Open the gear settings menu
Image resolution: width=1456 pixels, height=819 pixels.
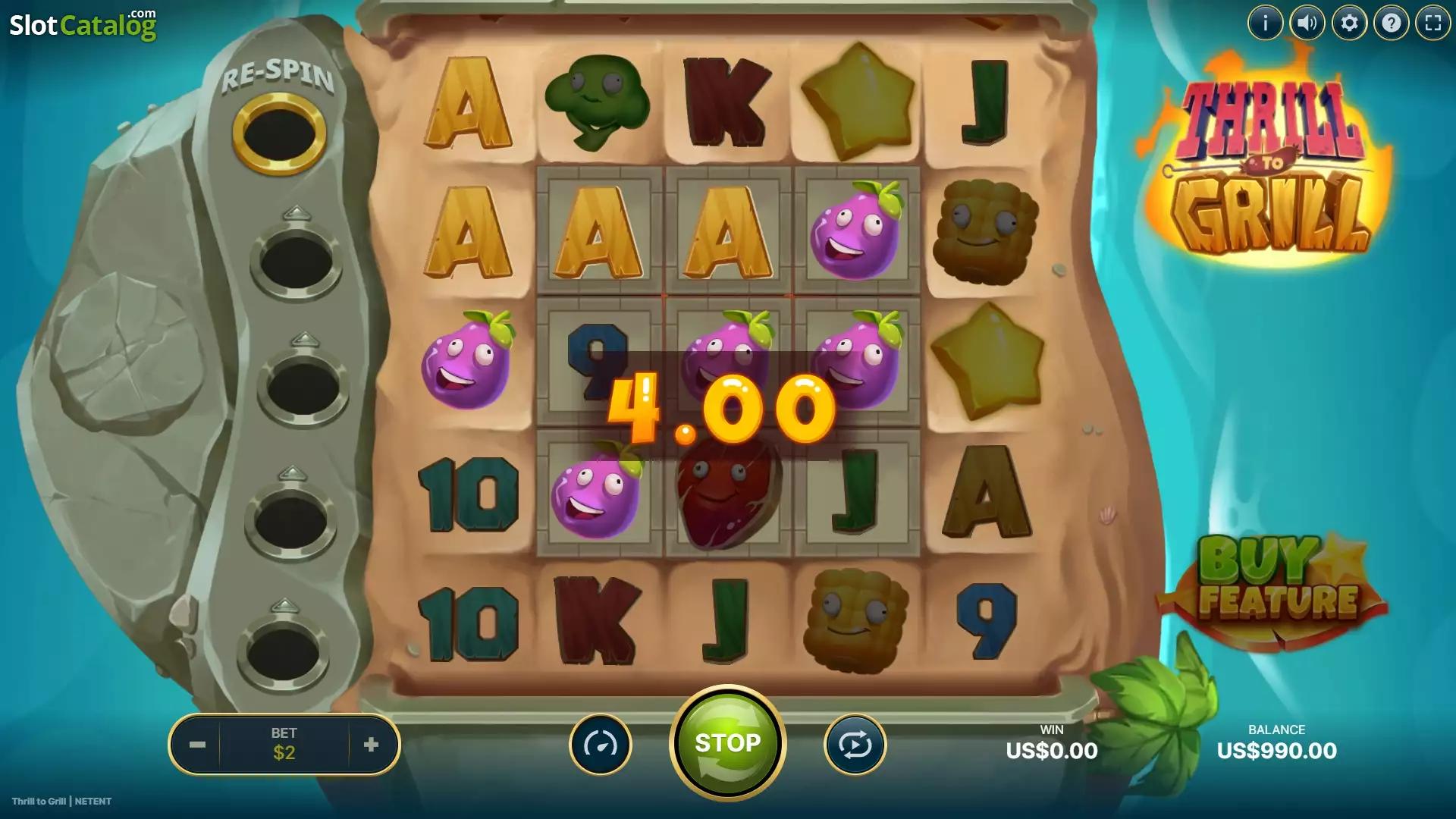(x=1349, y=24)
